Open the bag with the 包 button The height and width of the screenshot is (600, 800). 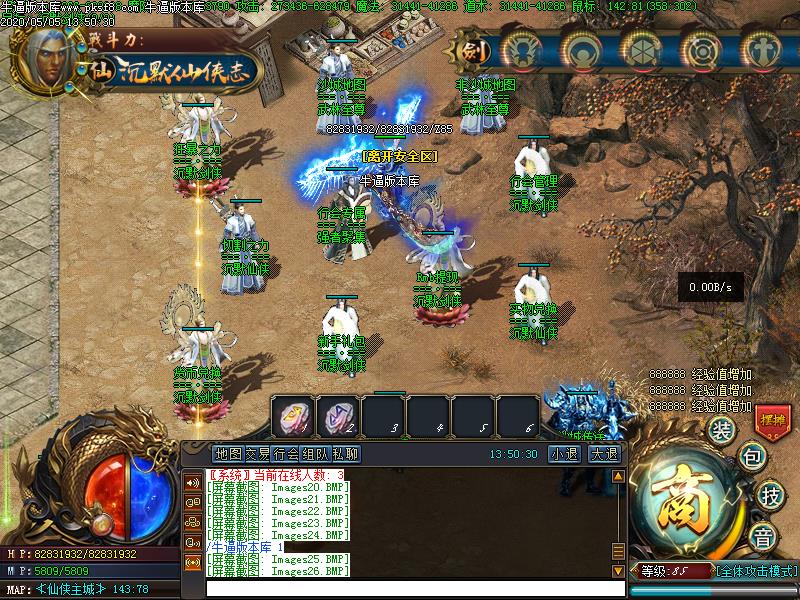coord(751,457)
